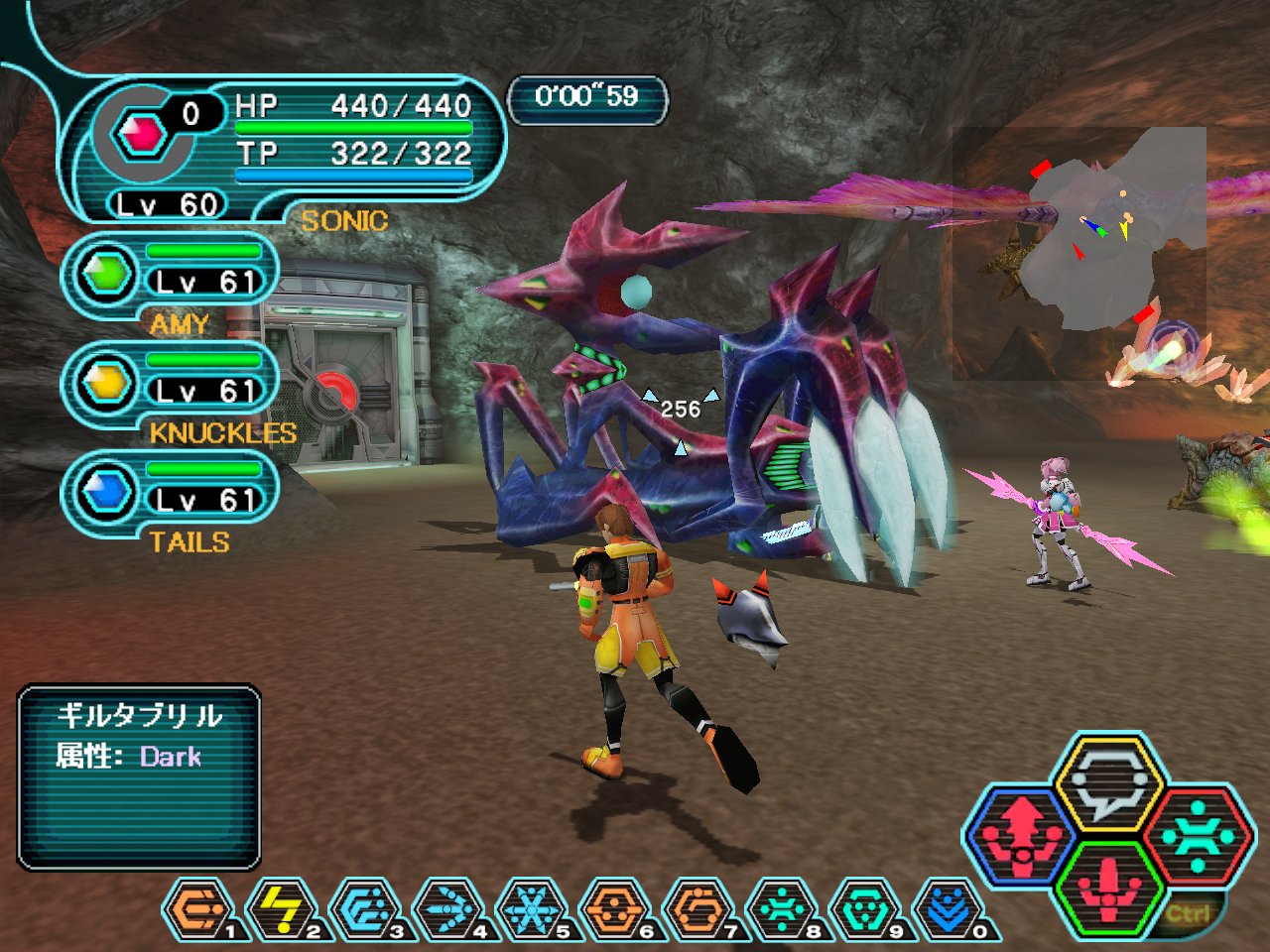The image size is (1270, 952).
Task: Use the blue downward chevrons technique in slot 0
Action: [x=949, y=909]
